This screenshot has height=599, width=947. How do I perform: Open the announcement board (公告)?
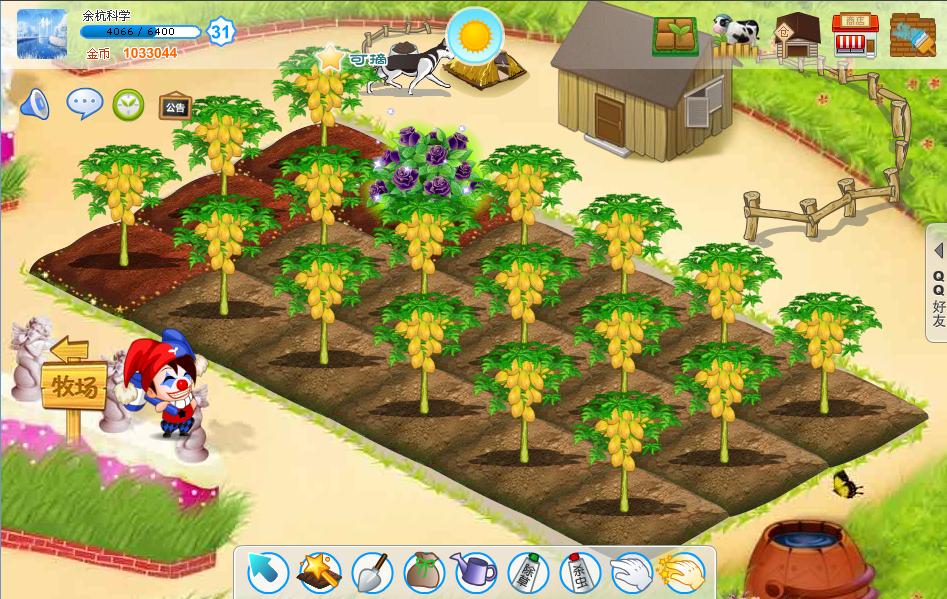click(x=175, y=106)
